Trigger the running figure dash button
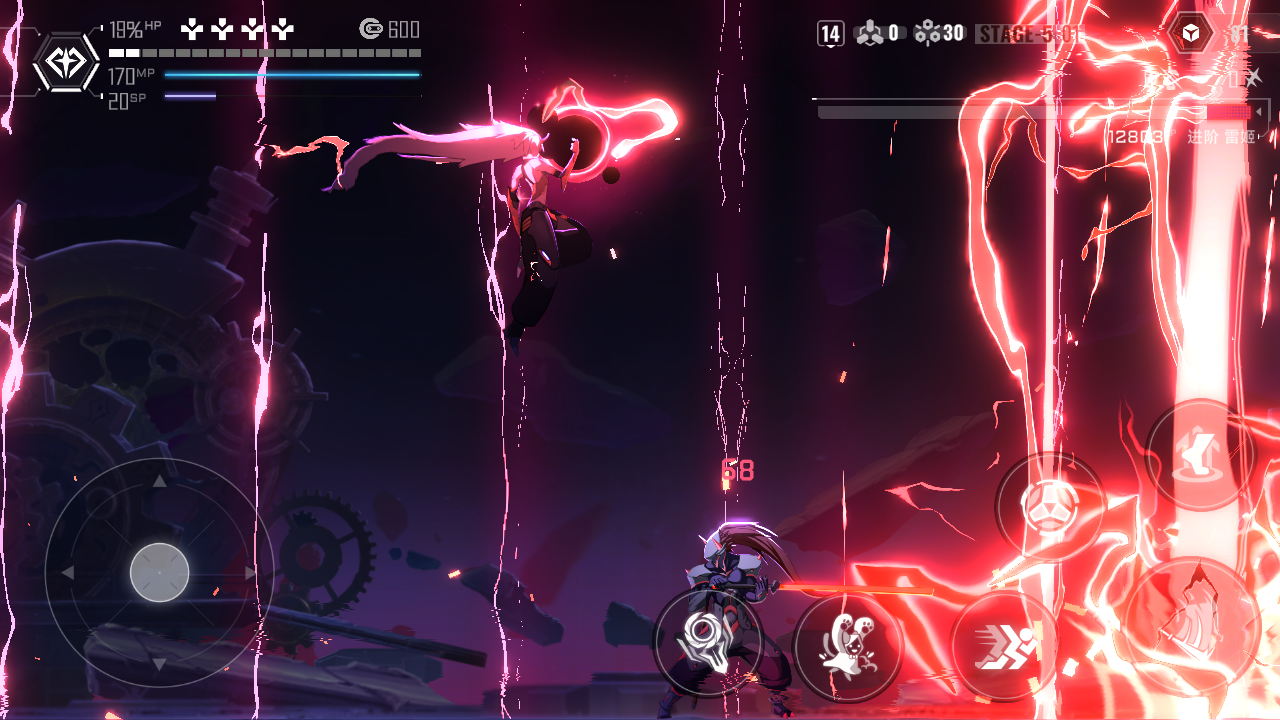This screenshot has width=1280, height=720. pos(1005,647)
